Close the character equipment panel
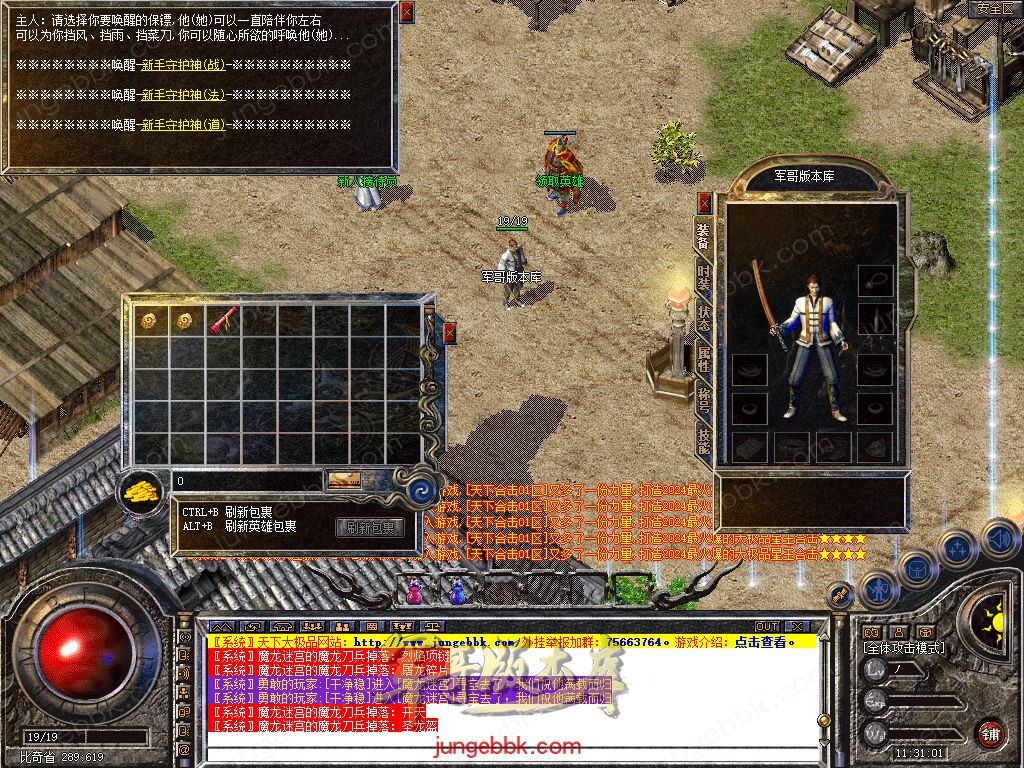The image size is (1024, 768). tap(705, 202)
